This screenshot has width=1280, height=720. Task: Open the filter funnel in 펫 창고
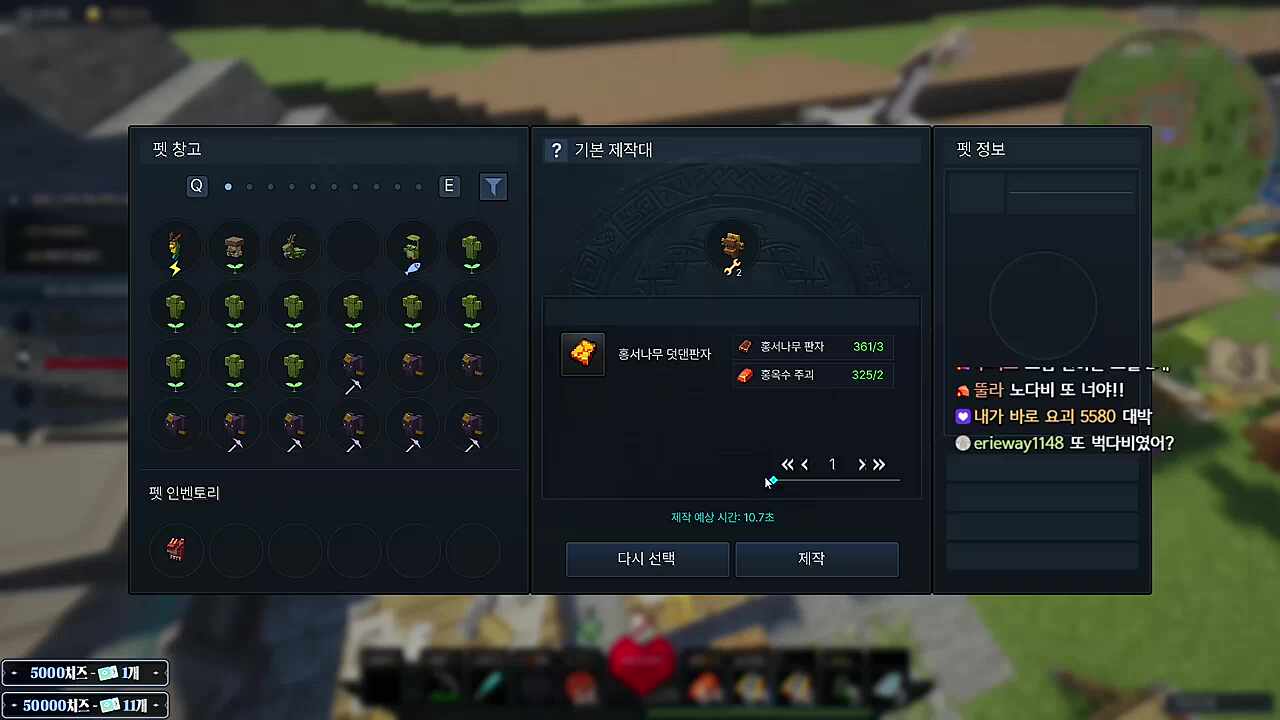(x=493, y=186)
